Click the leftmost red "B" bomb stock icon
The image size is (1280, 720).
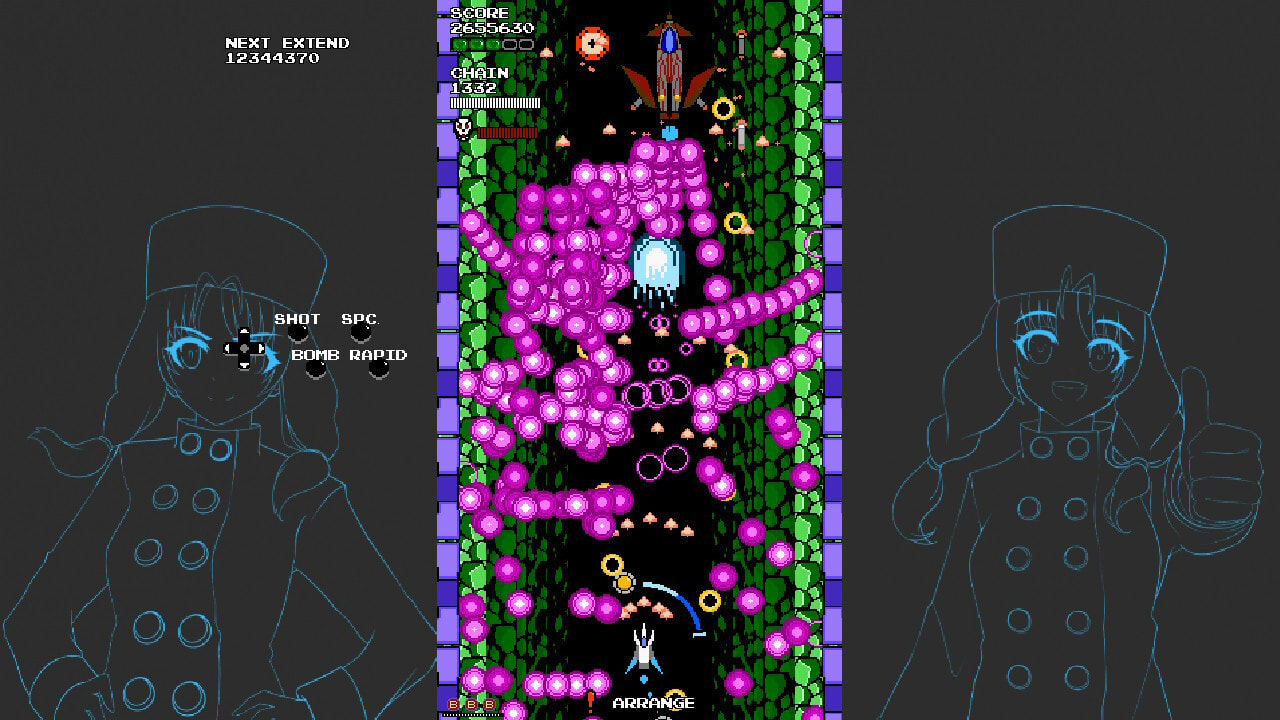click(x=453, y=704)
